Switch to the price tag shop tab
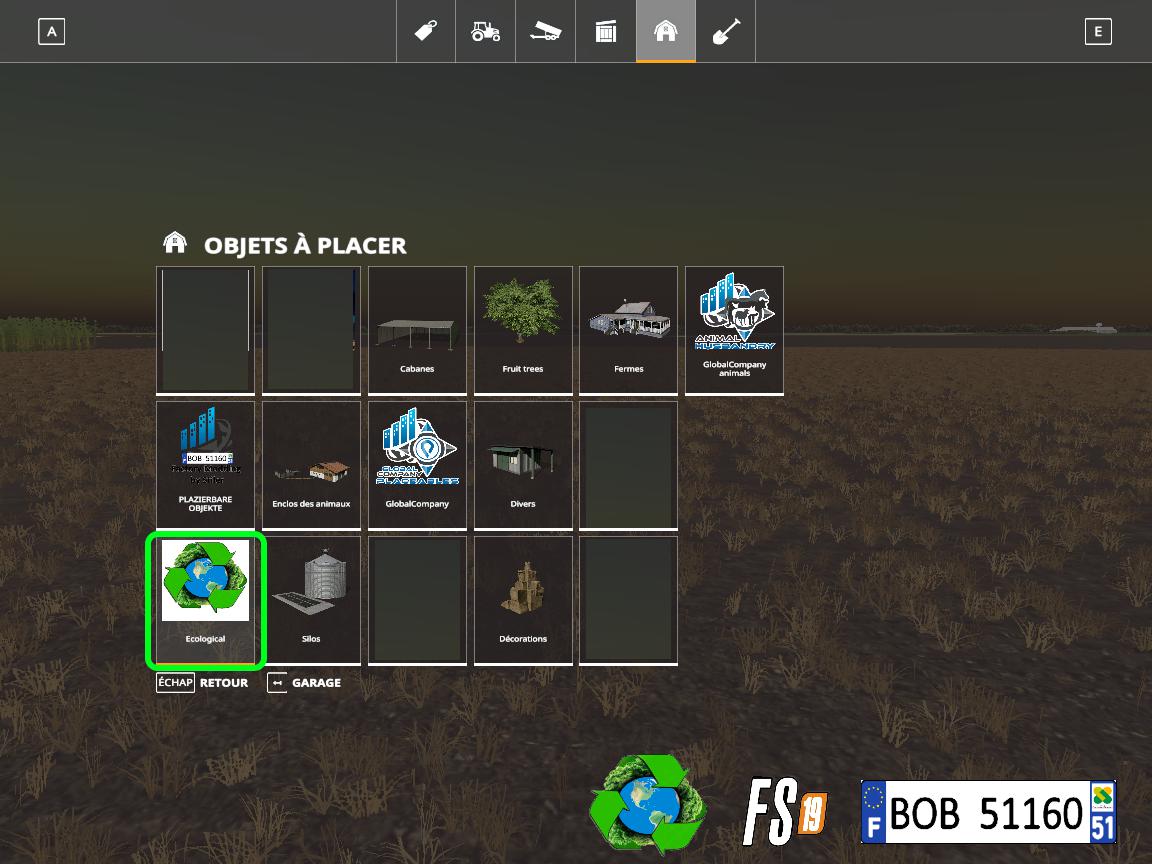This screenshot has height=864, width=1152. coord(426,32)
